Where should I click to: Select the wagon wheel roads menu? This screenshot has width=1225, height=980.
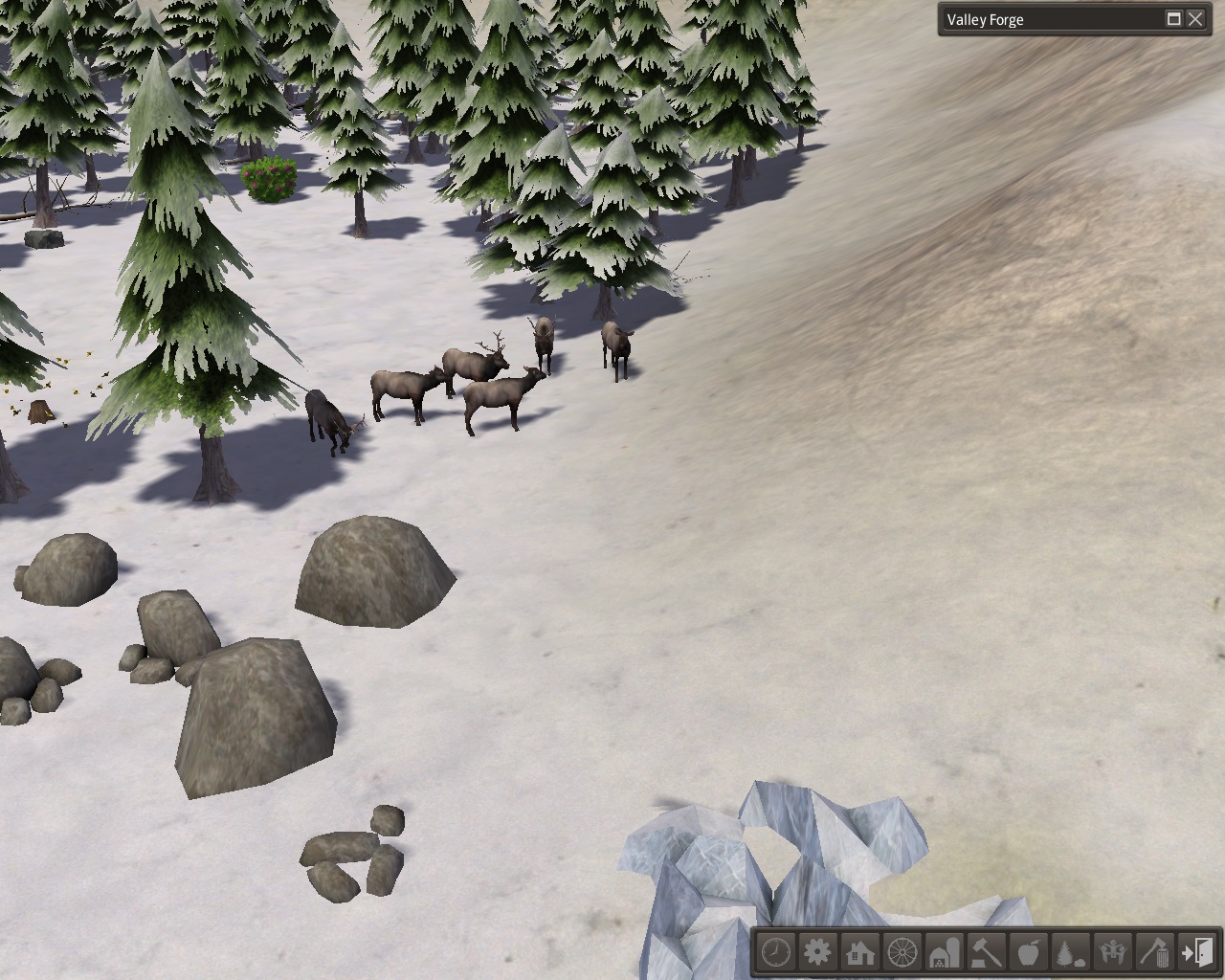click(902, 953)
